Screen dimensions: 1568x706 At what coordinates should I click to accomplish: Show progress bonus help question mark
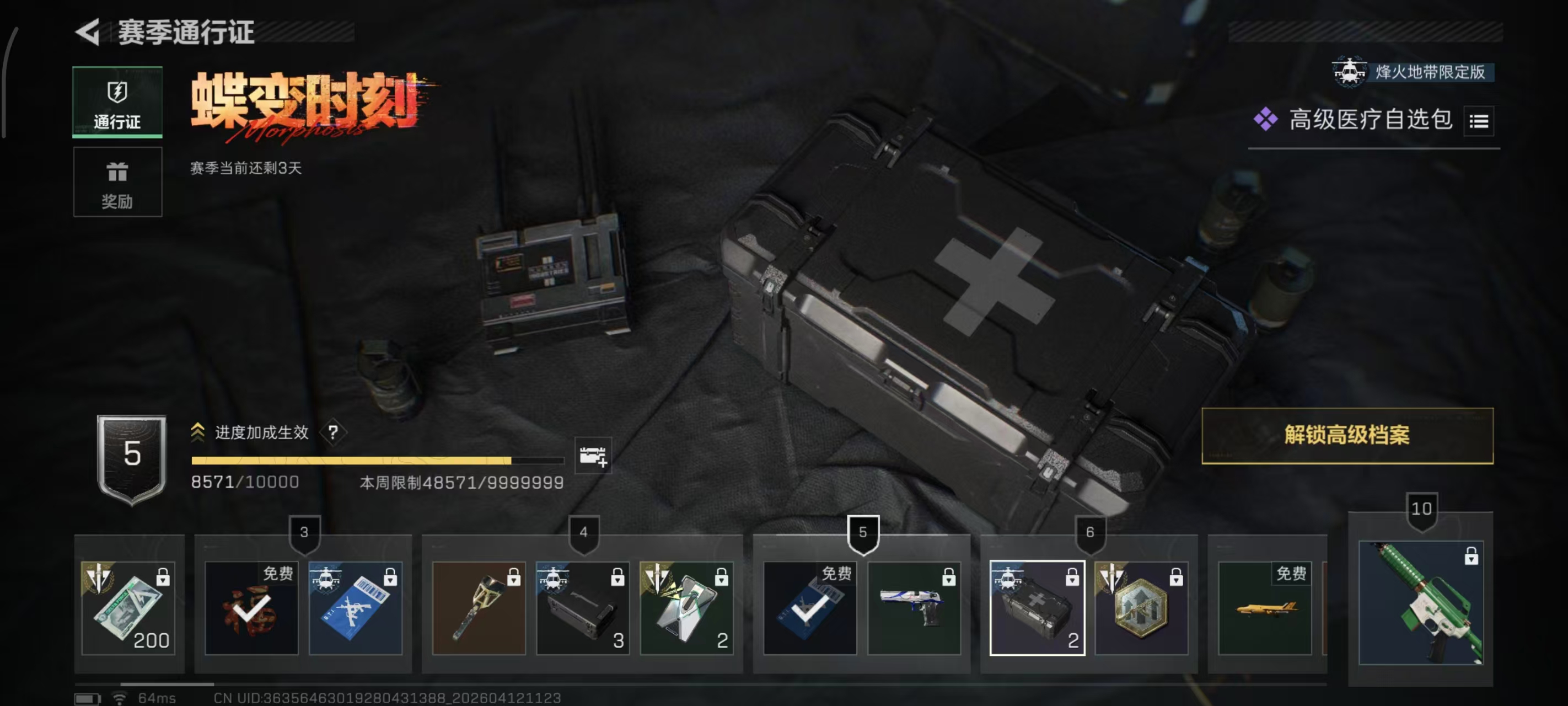[x=333, y=432]
